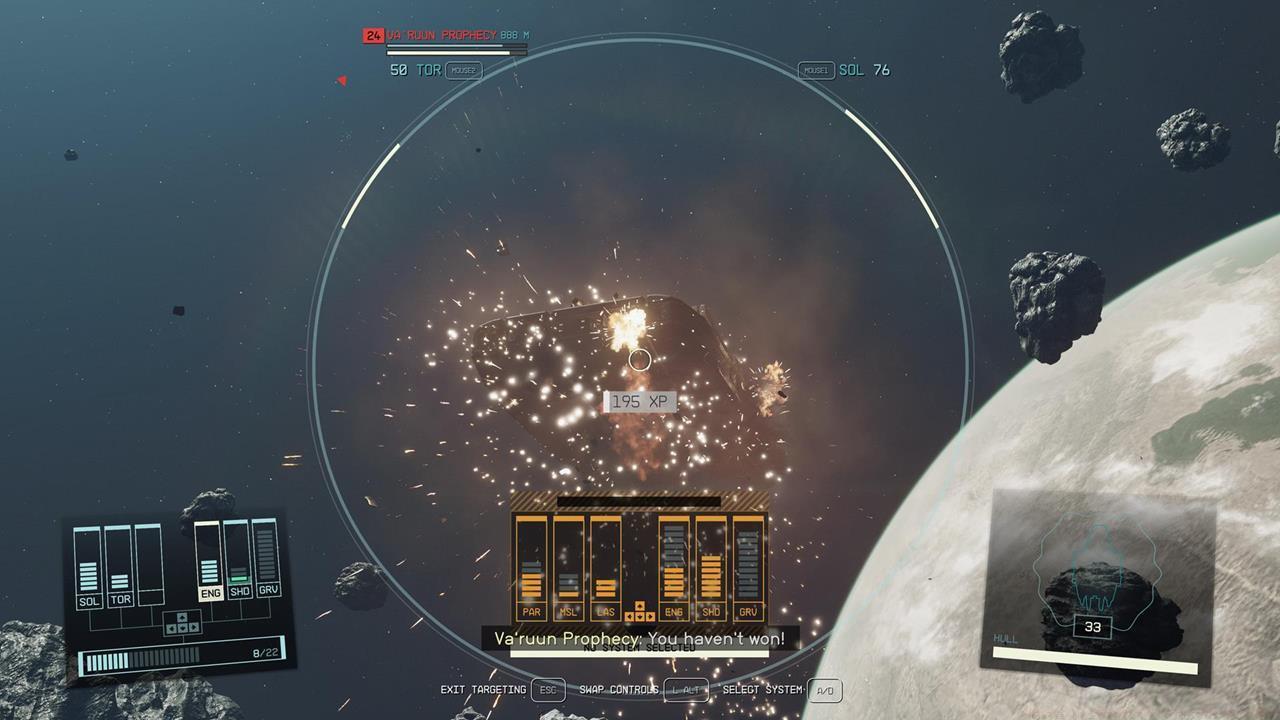This screenshot has width=1280, height=720.
Task: Click the Va'ruun Prophecy target nameplate
Action: [x=441, y=35]
